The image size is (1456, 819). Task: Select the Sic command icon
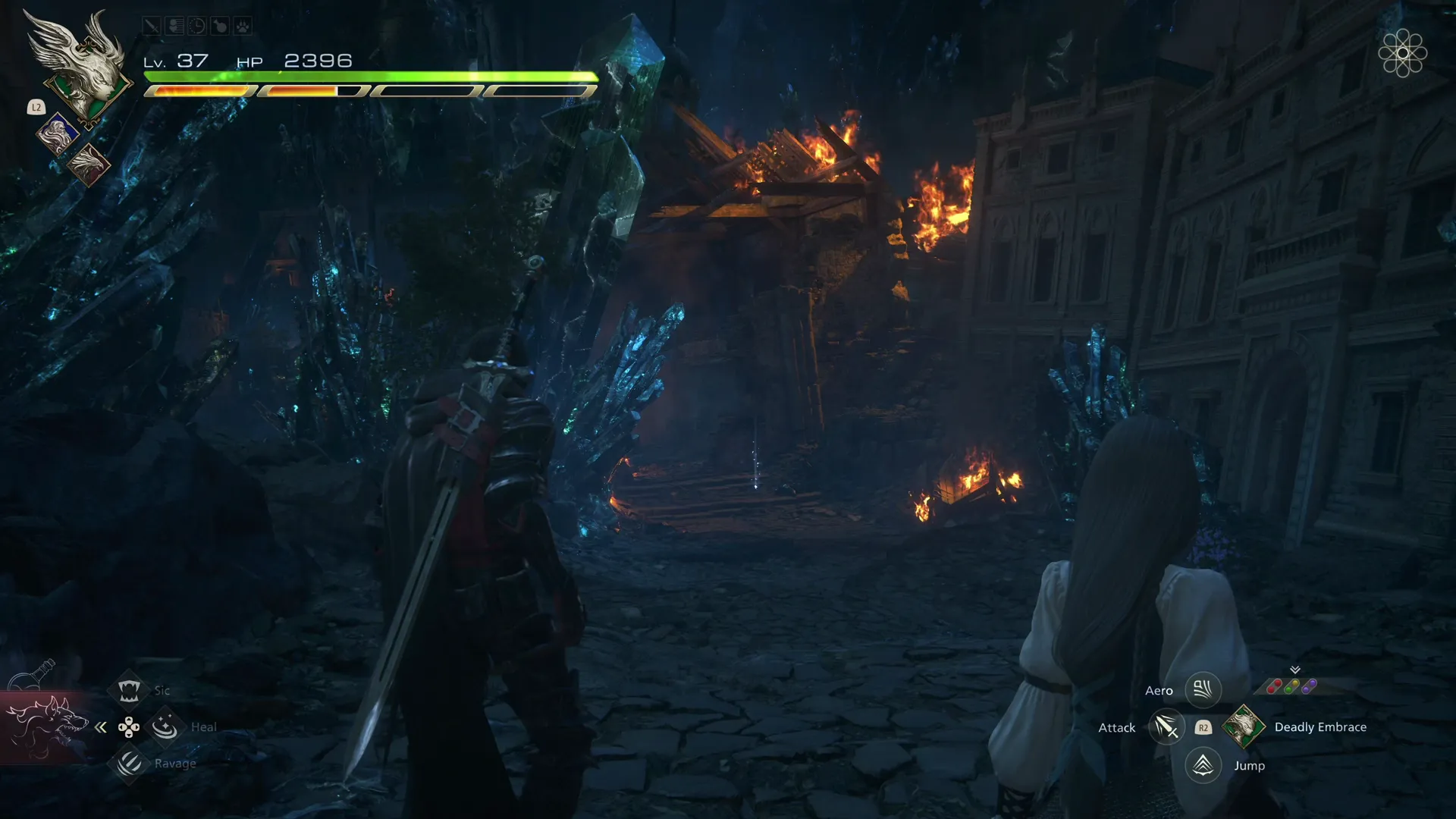coord(128,691)
